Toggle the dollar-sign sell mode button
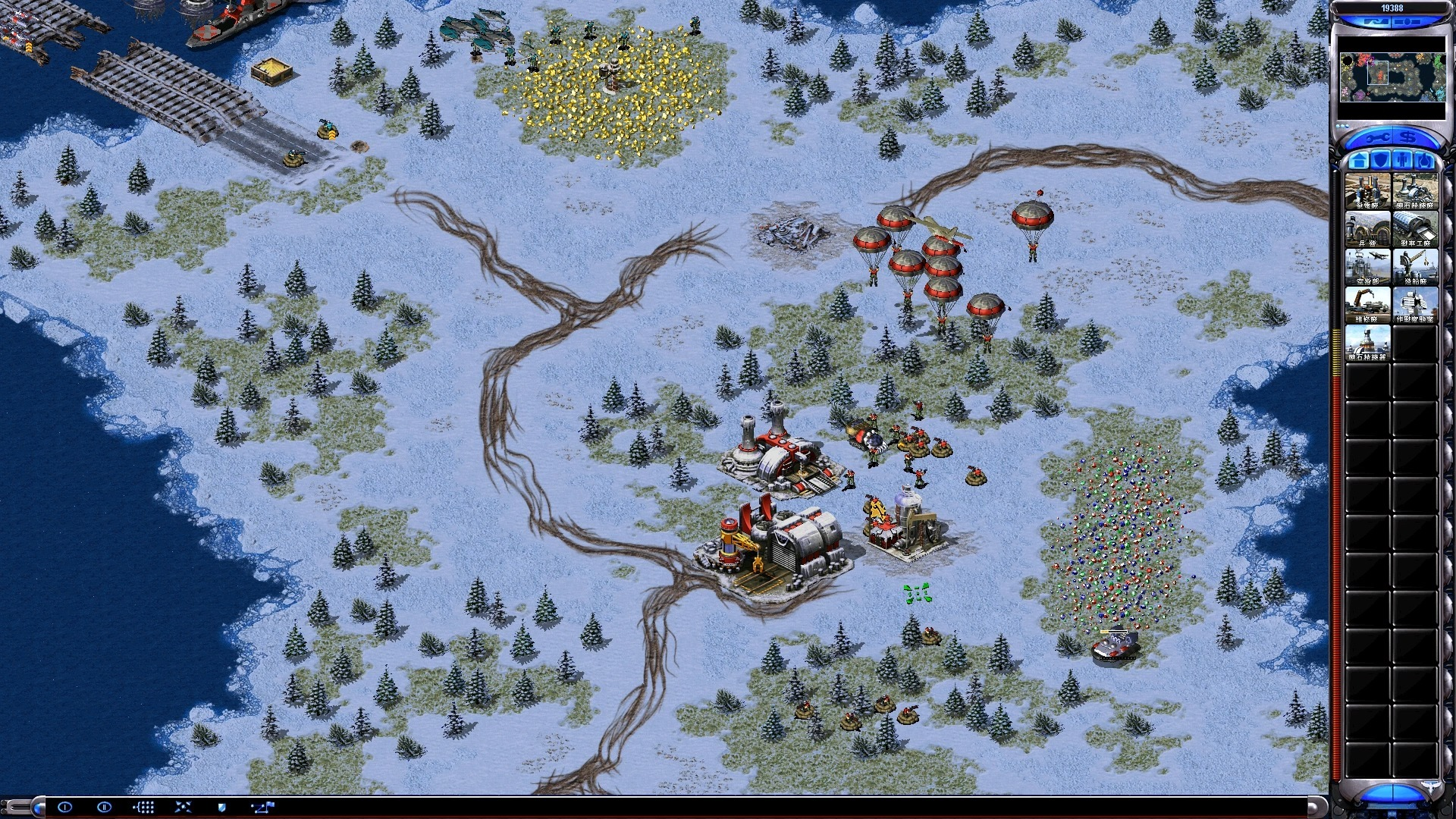Screen dimensions: 1456x819 1408,138
